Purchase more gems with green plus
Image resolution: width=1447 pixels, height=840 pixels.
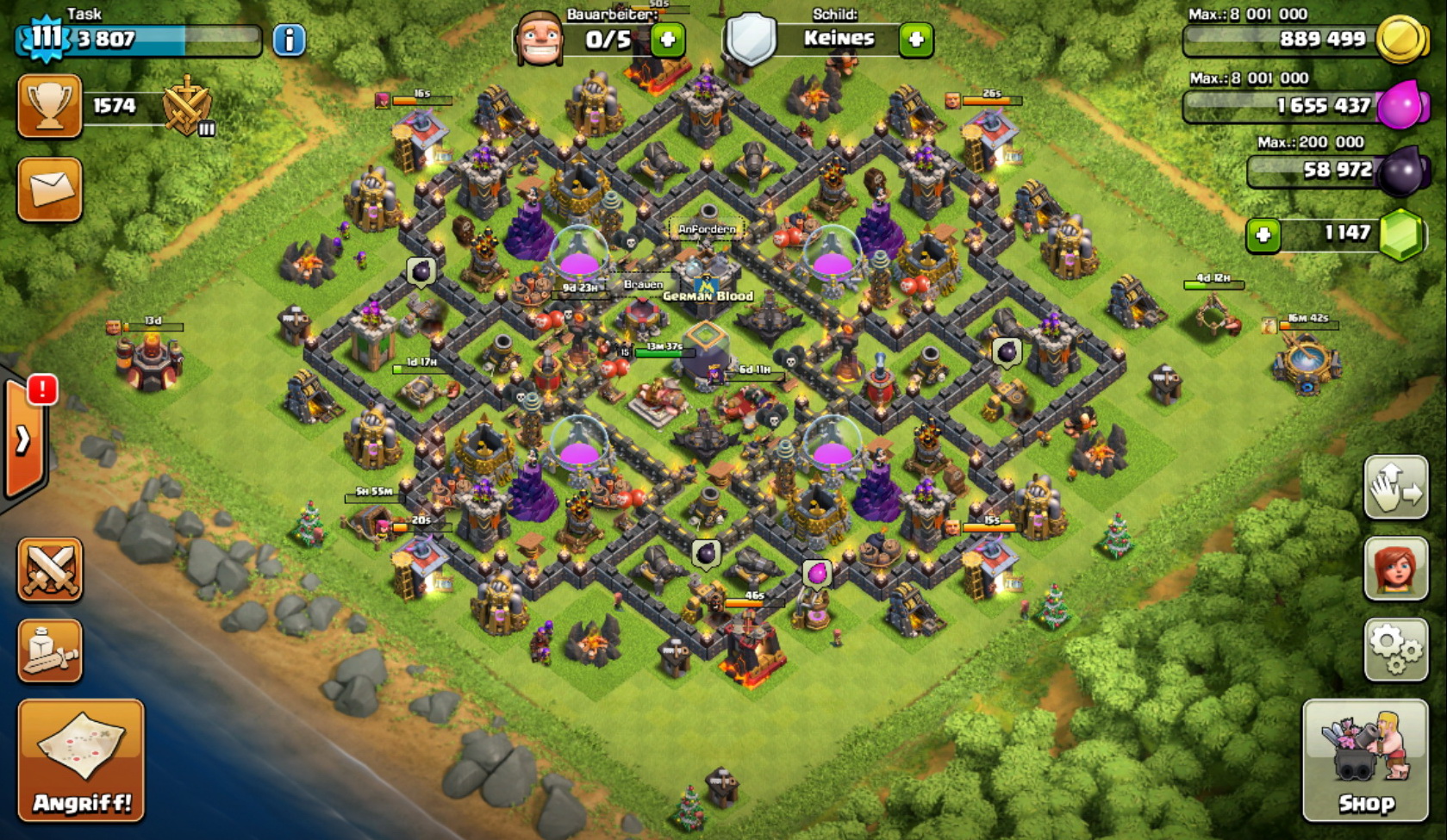tap(1263, 234)
